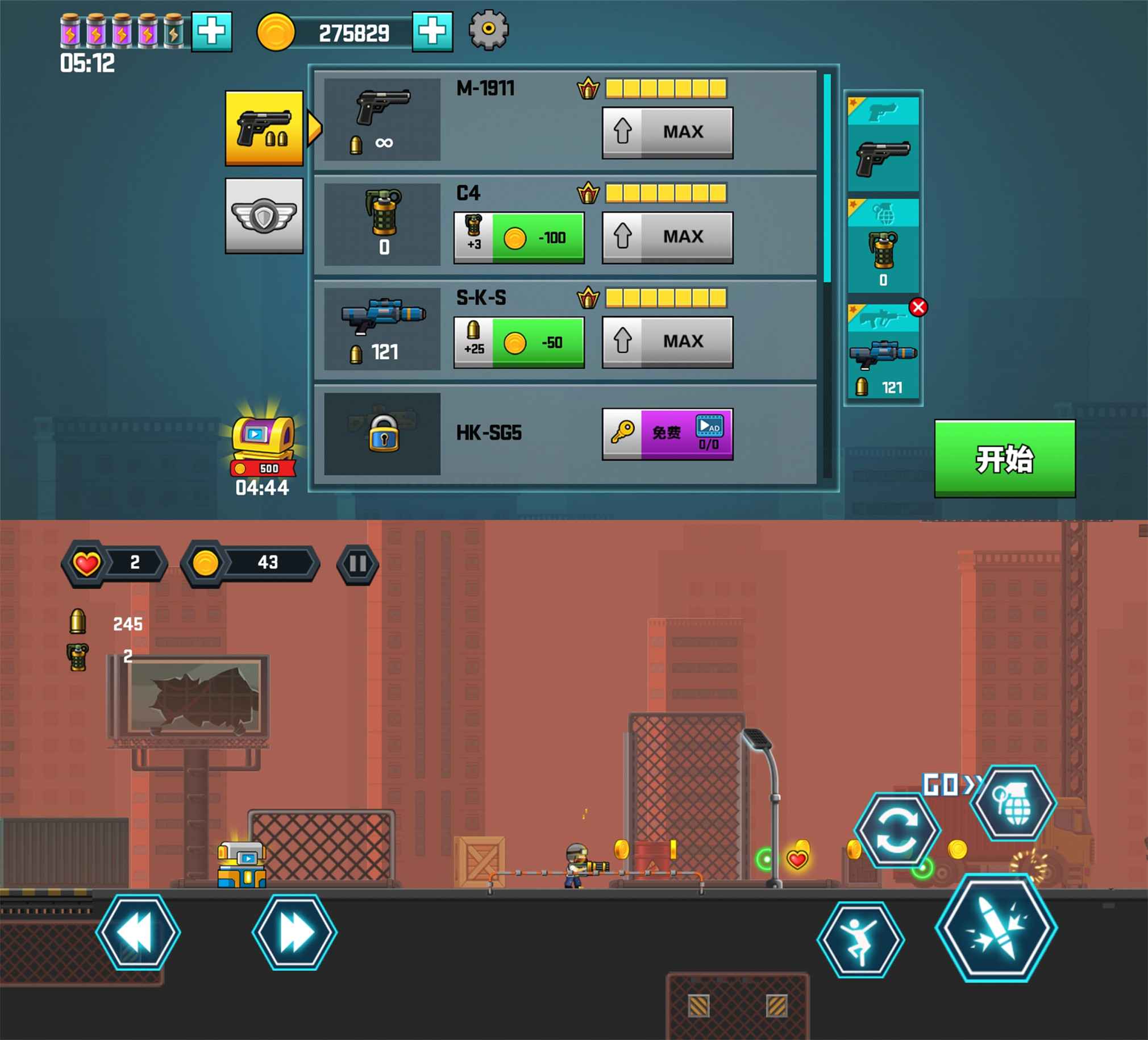This screenshot has width=1148, height=1040.
Task: Tap the move right arrow control
Action: pos(294,933)
